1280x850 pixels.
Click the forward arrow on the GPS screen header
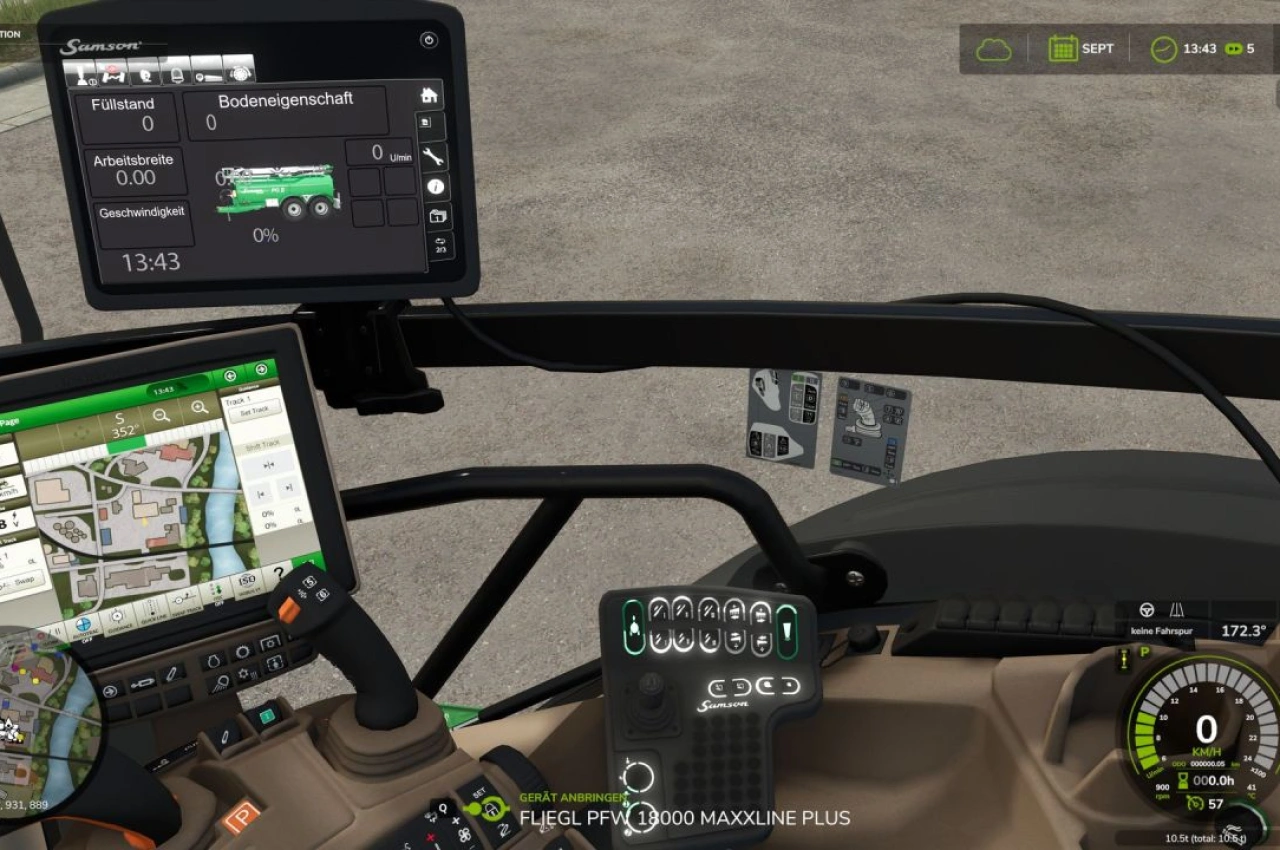[262, 369]
